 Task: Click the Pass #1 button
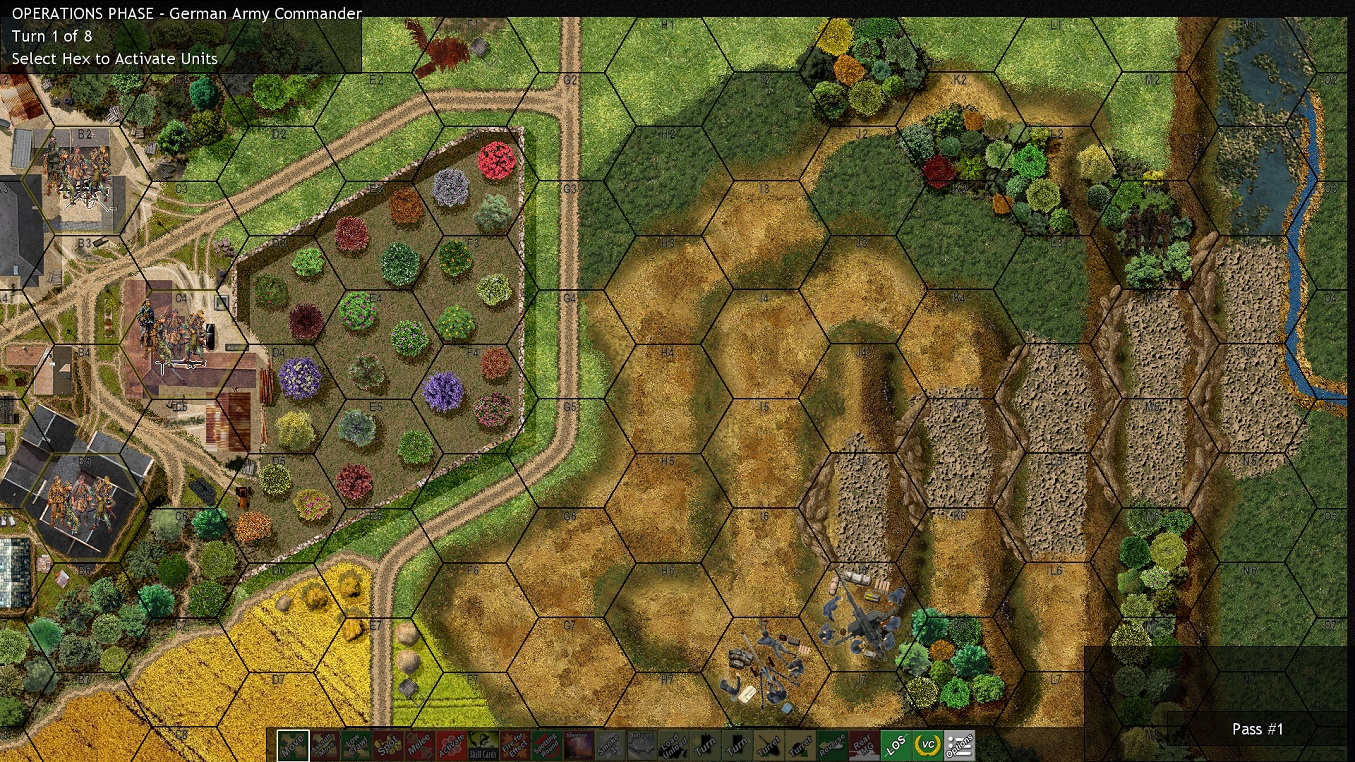coord(1257,729)
